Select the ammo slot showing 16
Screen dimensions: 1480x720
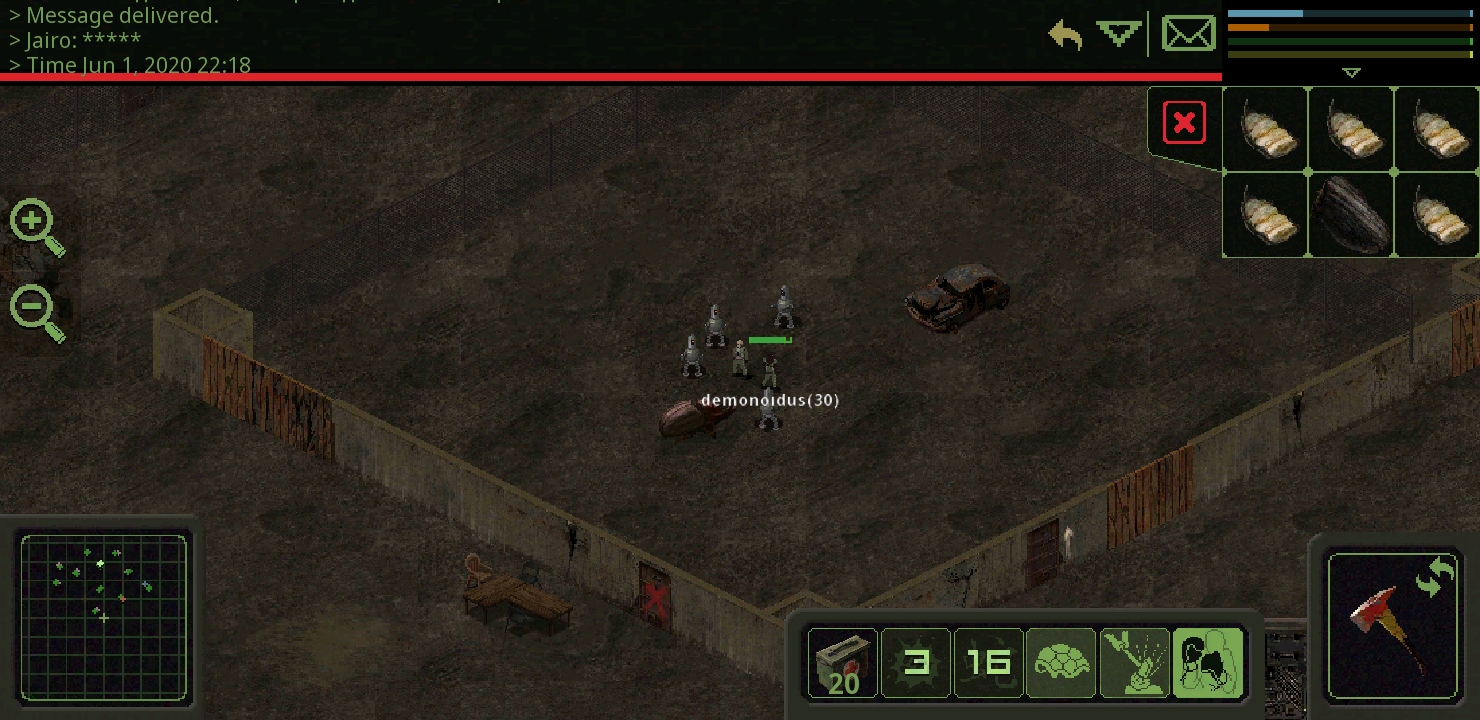(989, 662)
